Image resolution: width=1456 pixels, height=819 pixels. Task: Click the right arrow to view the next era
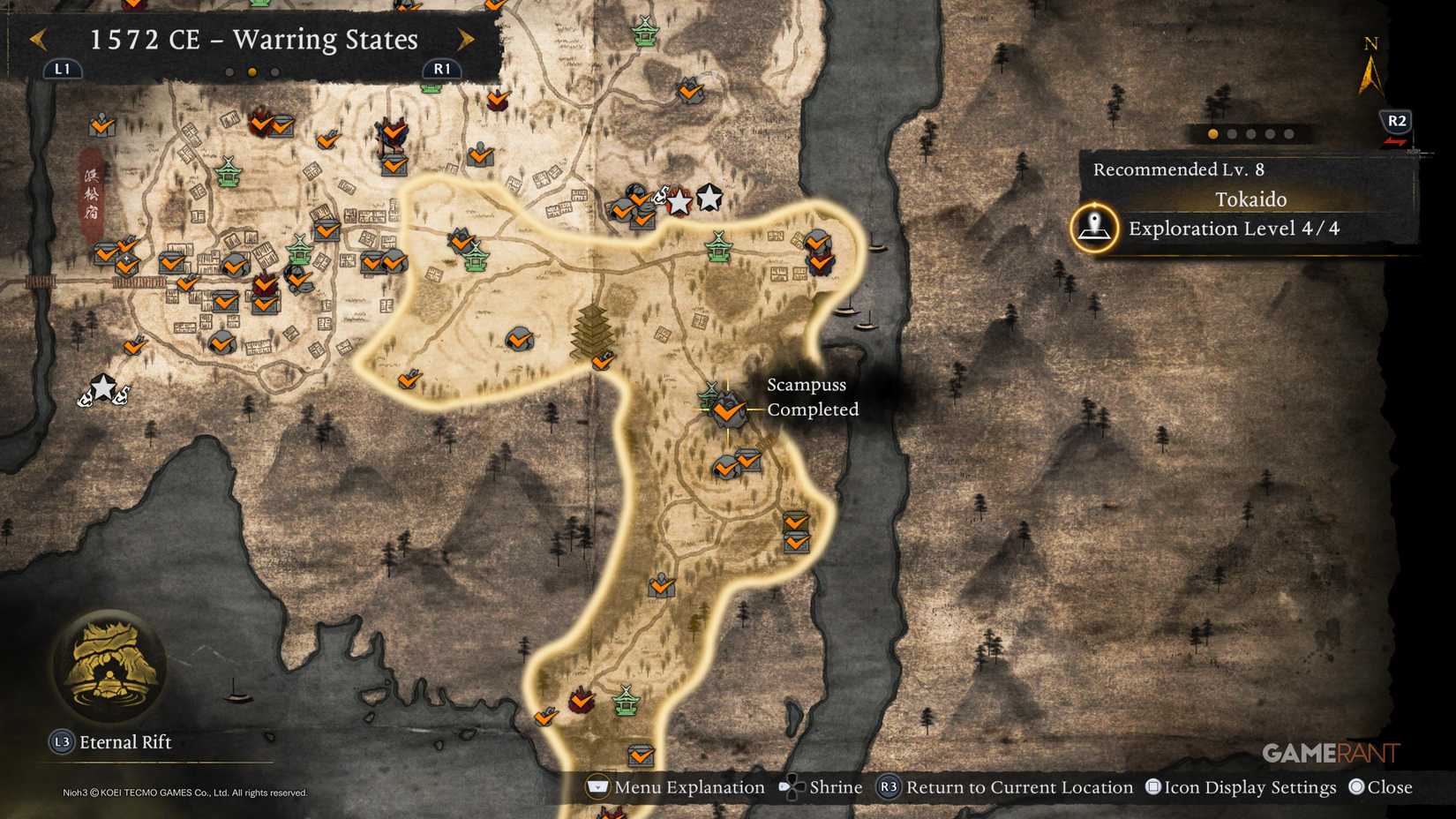point(465,40)
